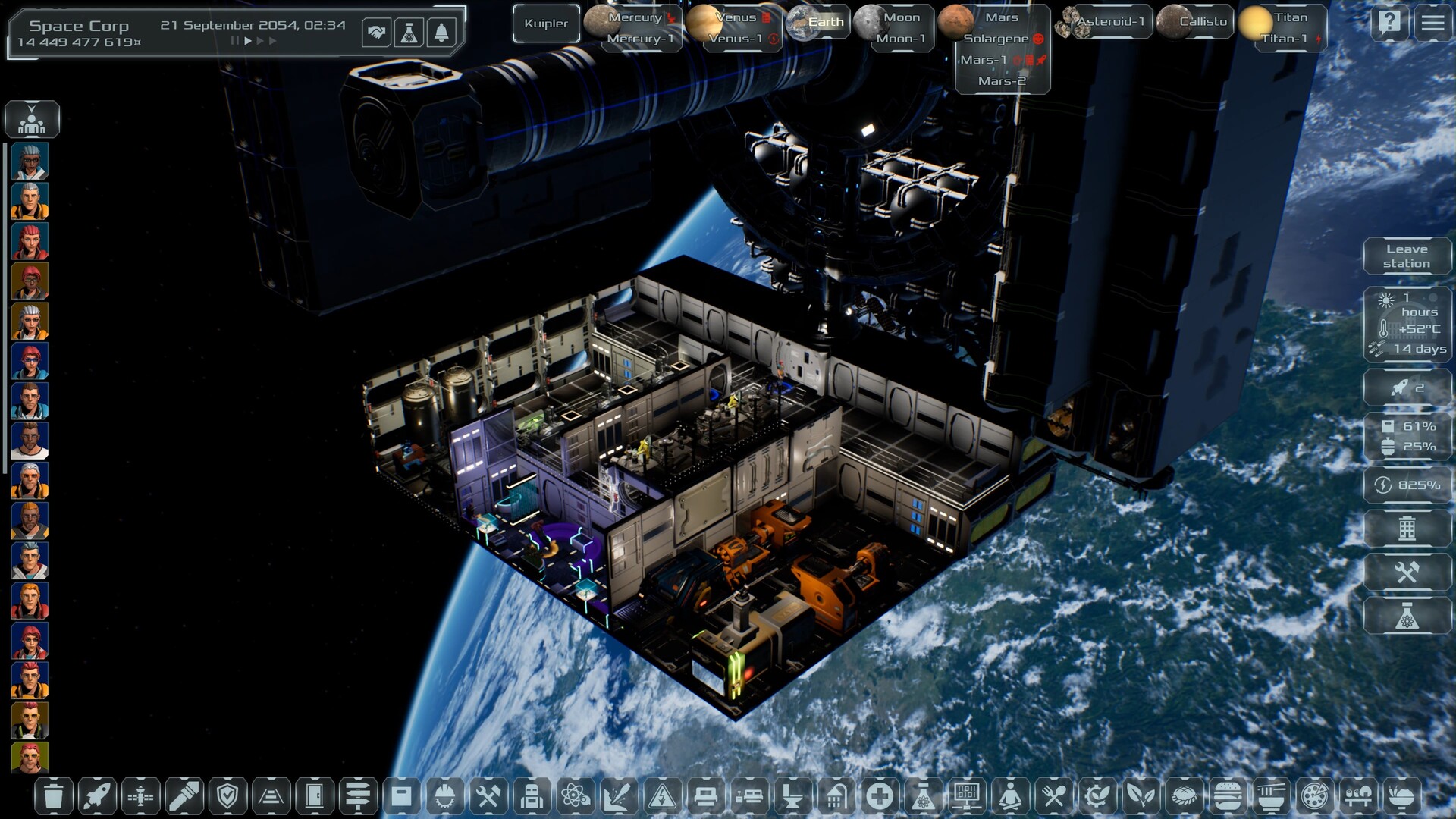Pick the burger food build category
1456x819 pixels.
[1227, 796]
